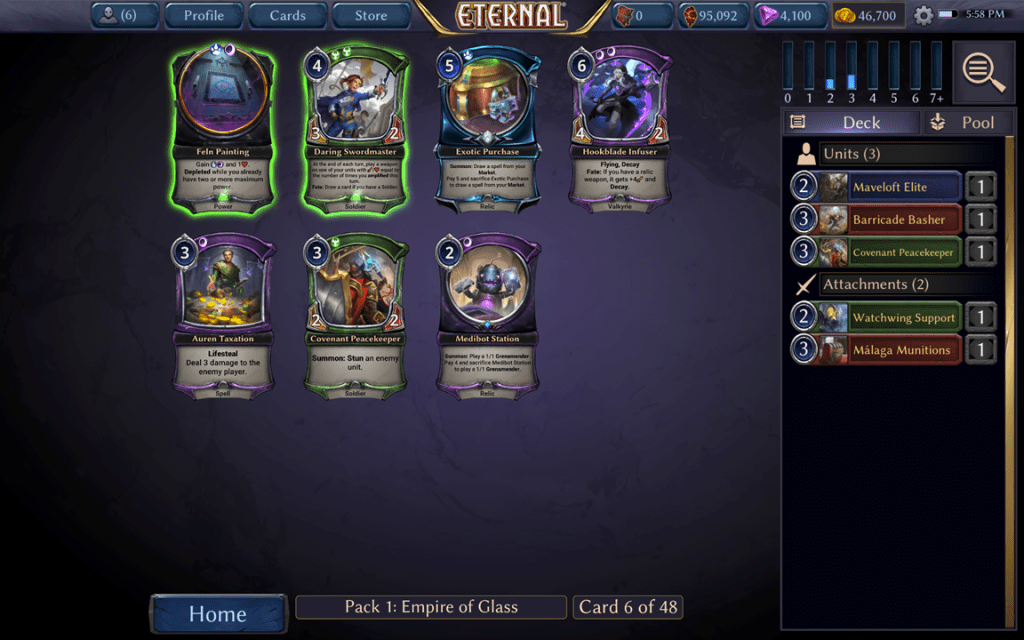1024x640 pixels.
Task: Choose the Exotic Purchase relic card
Action: (x=489, y=127)
